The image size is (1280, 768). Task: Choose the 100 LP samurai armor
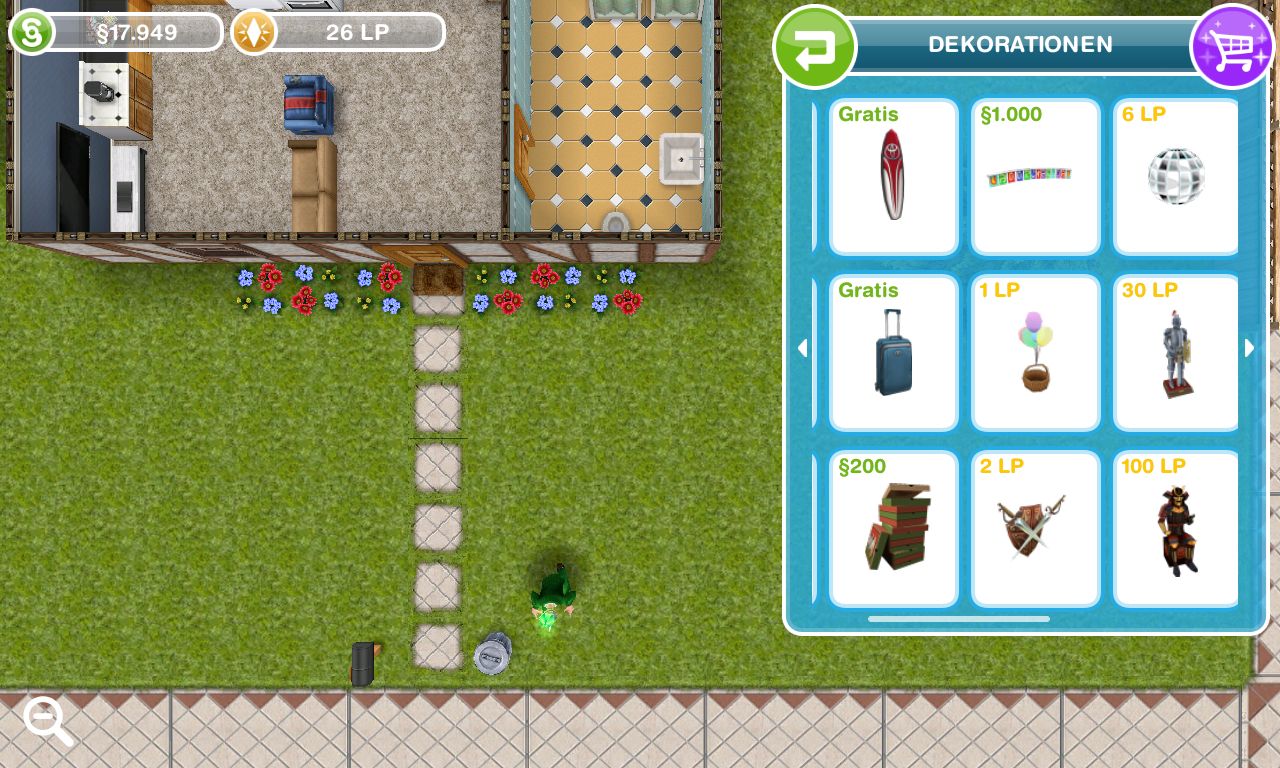[x=1175, y=529]
